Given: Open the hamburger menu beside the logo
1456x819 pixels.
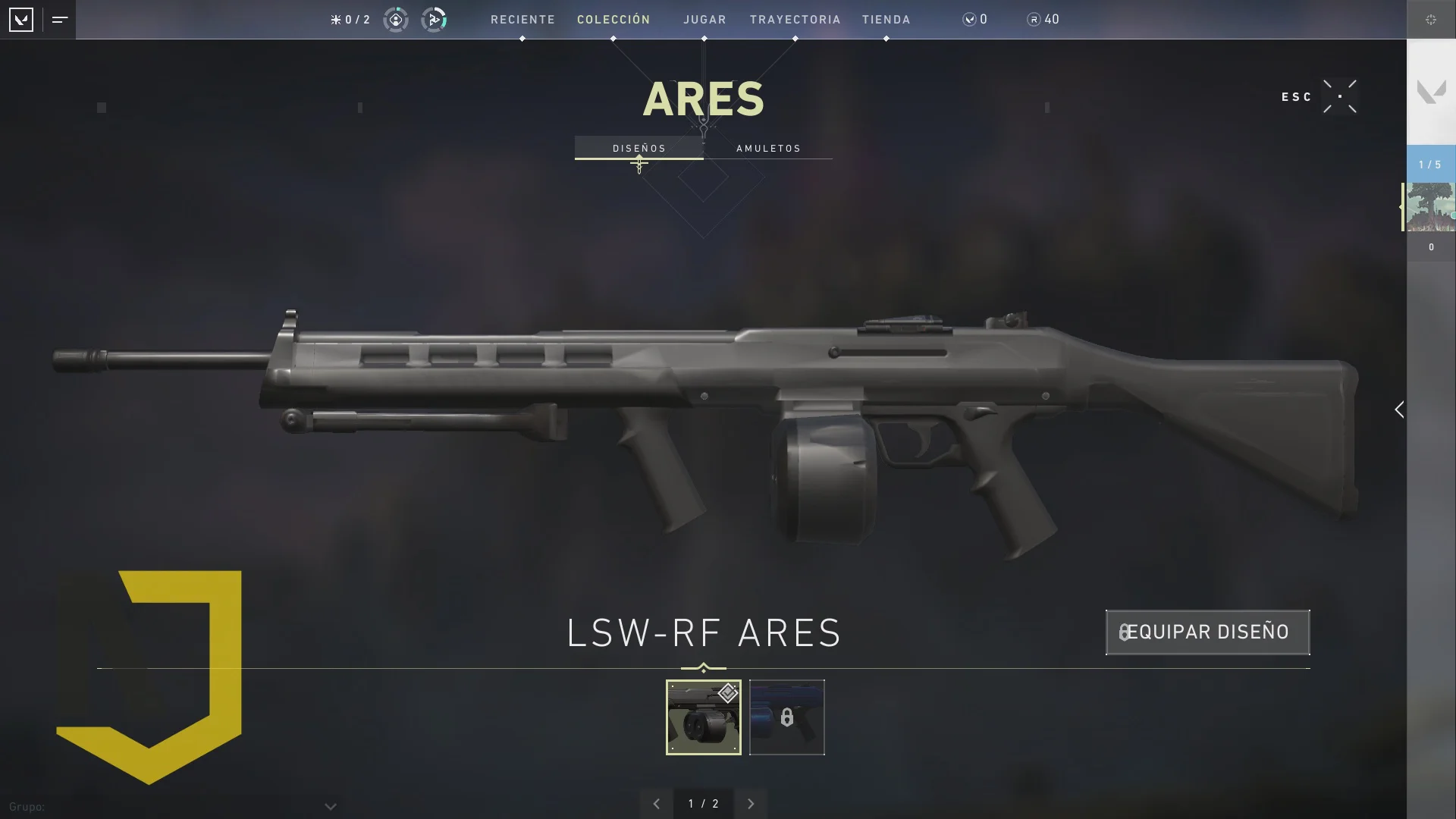Looking at the screenshot, I should tap(60, 20).
